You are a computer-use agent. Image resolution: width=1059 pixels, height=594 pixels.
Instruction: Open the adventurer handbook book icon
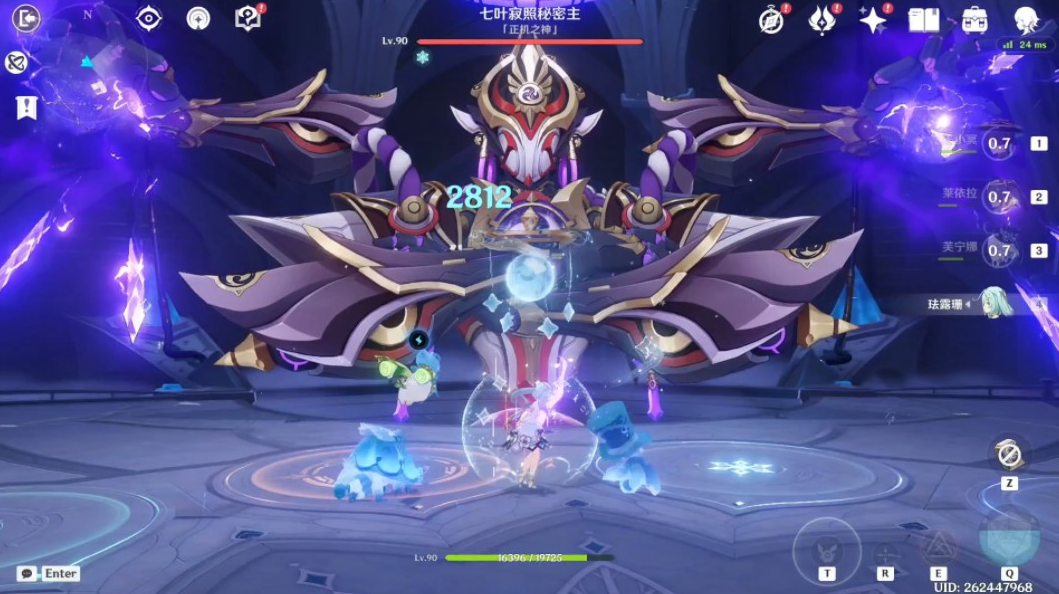923,20
